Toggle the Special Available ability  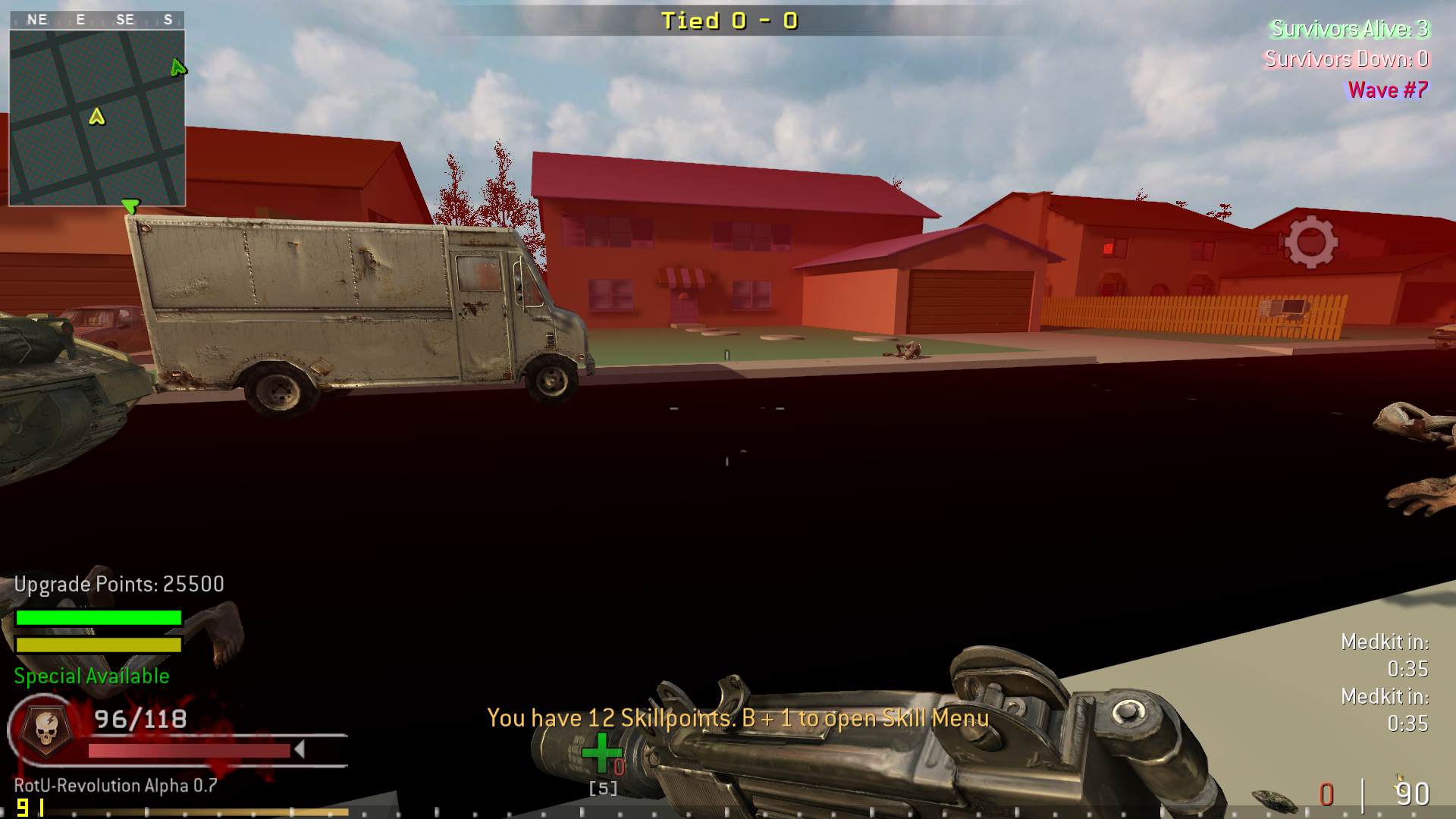[x=93, y=676]
